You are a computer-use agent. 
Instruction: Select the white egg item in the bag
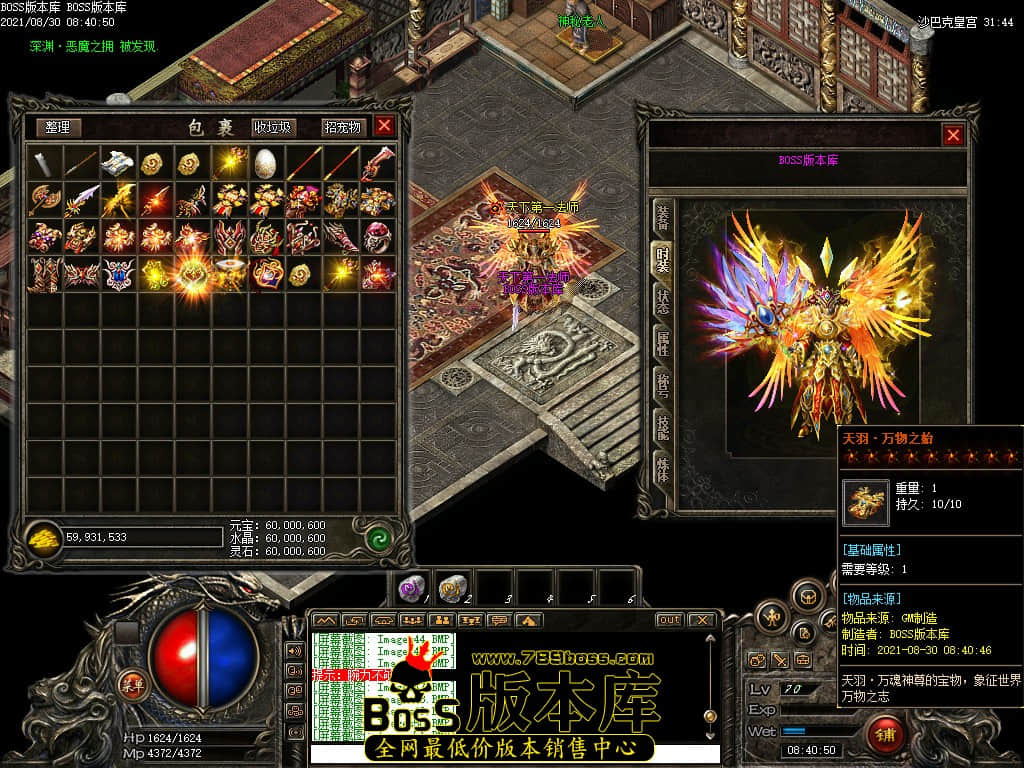point(265,162)
